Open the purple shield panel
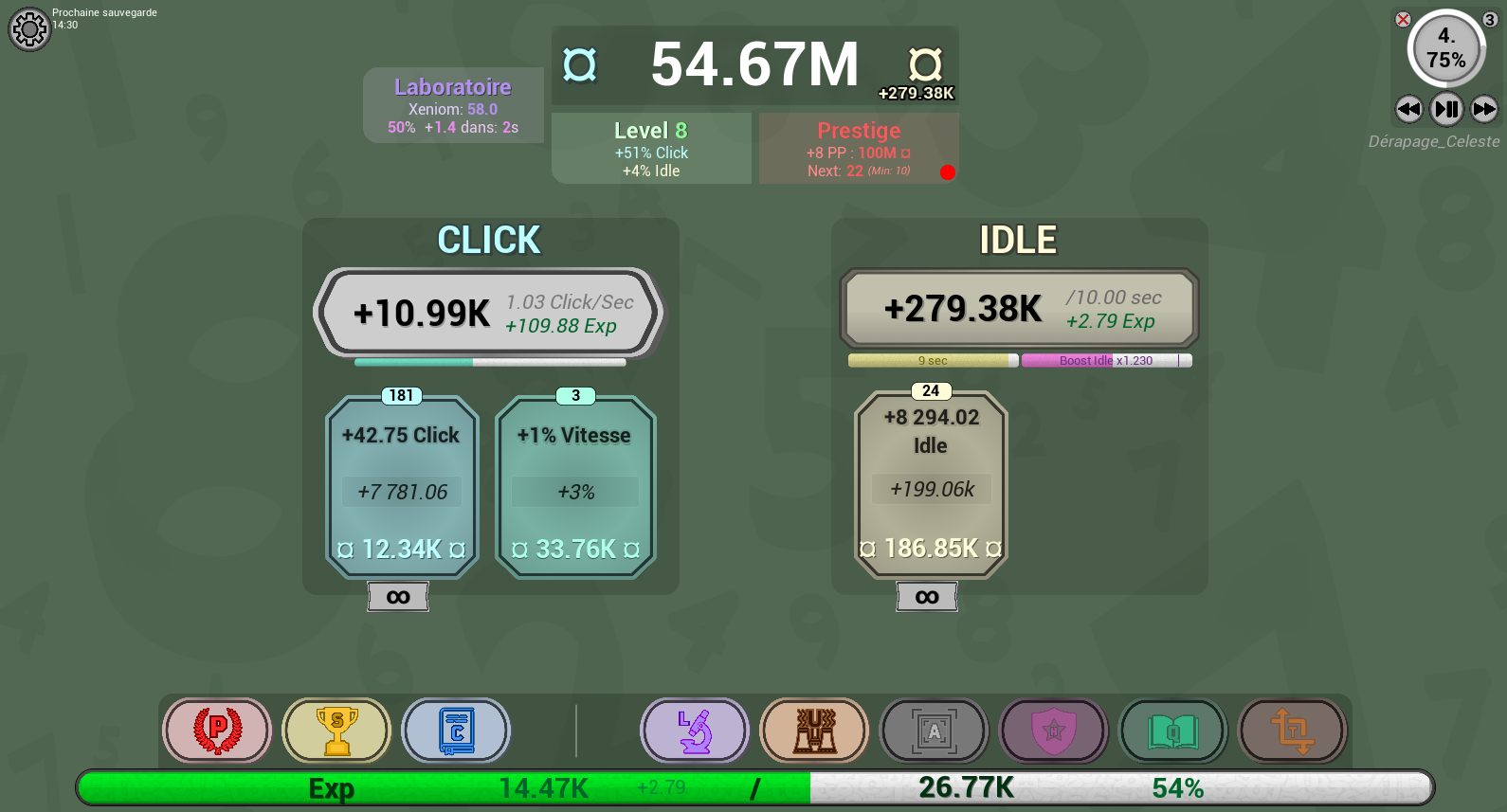The height and width of the screenshot is (812, 1507). click(1053, 731)
